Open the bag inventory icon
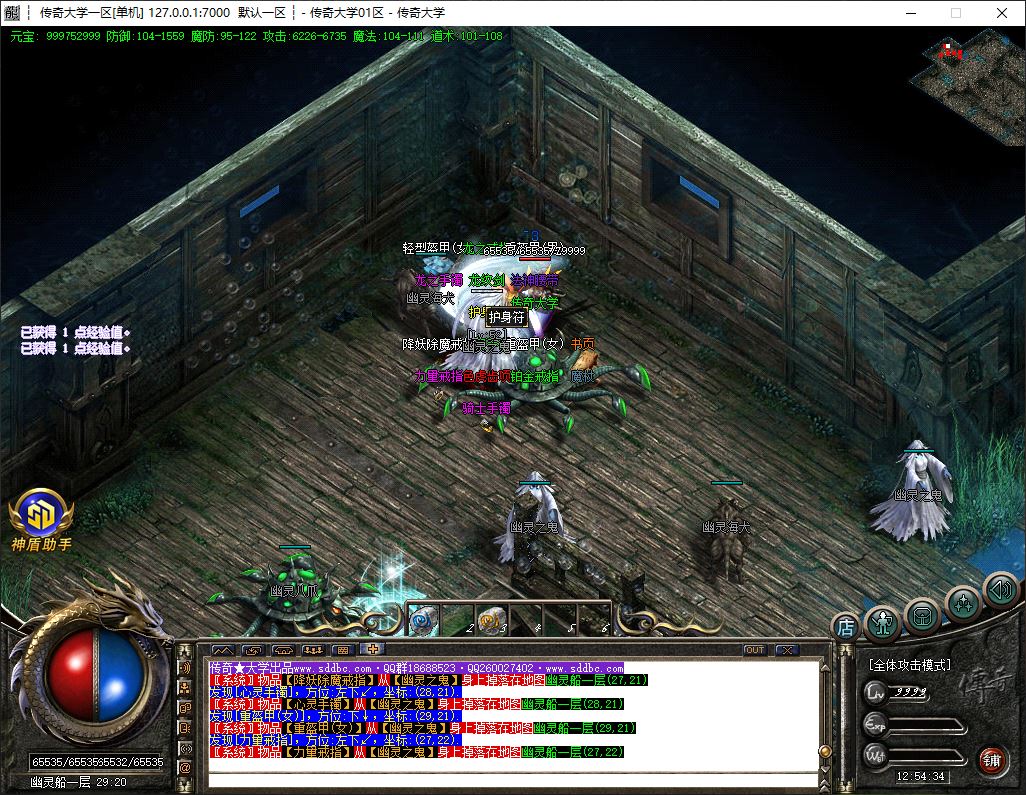1026x795 pixels. (x=922, y=614)
